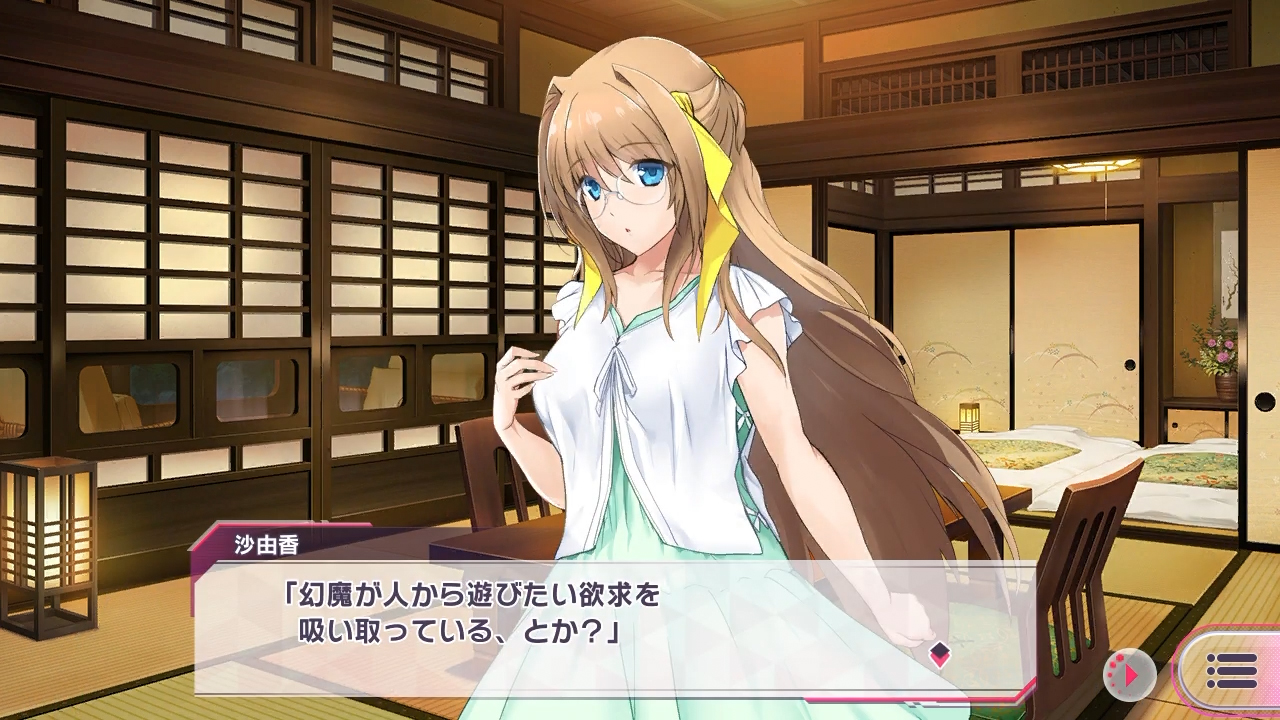Viewport: 1280px width, 720px height.
Task: Click the dialogue text box to continue
Action: pos(600,627)
